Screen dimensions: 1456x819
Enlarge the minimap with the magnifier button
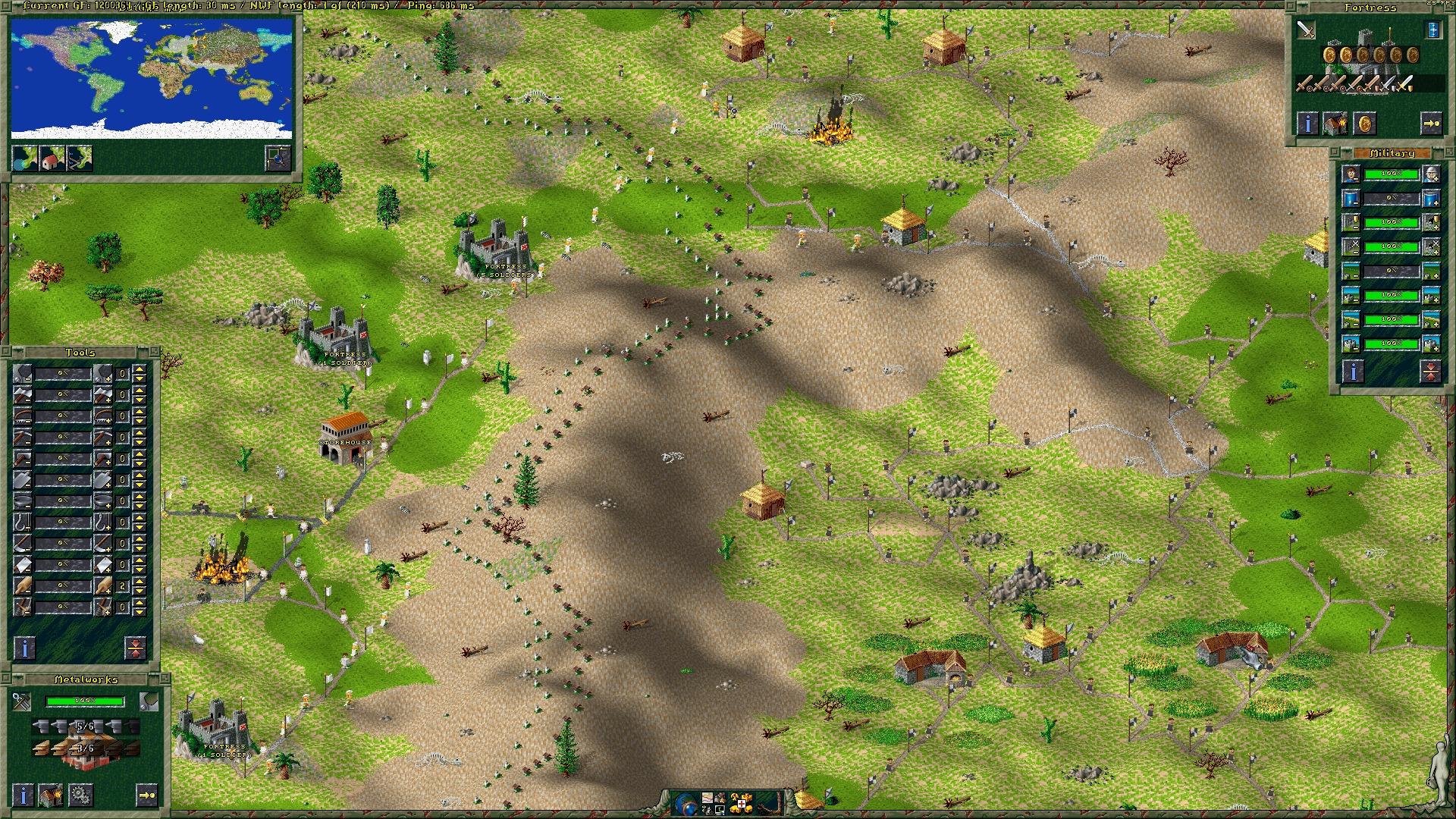click(x=278, y=158)
